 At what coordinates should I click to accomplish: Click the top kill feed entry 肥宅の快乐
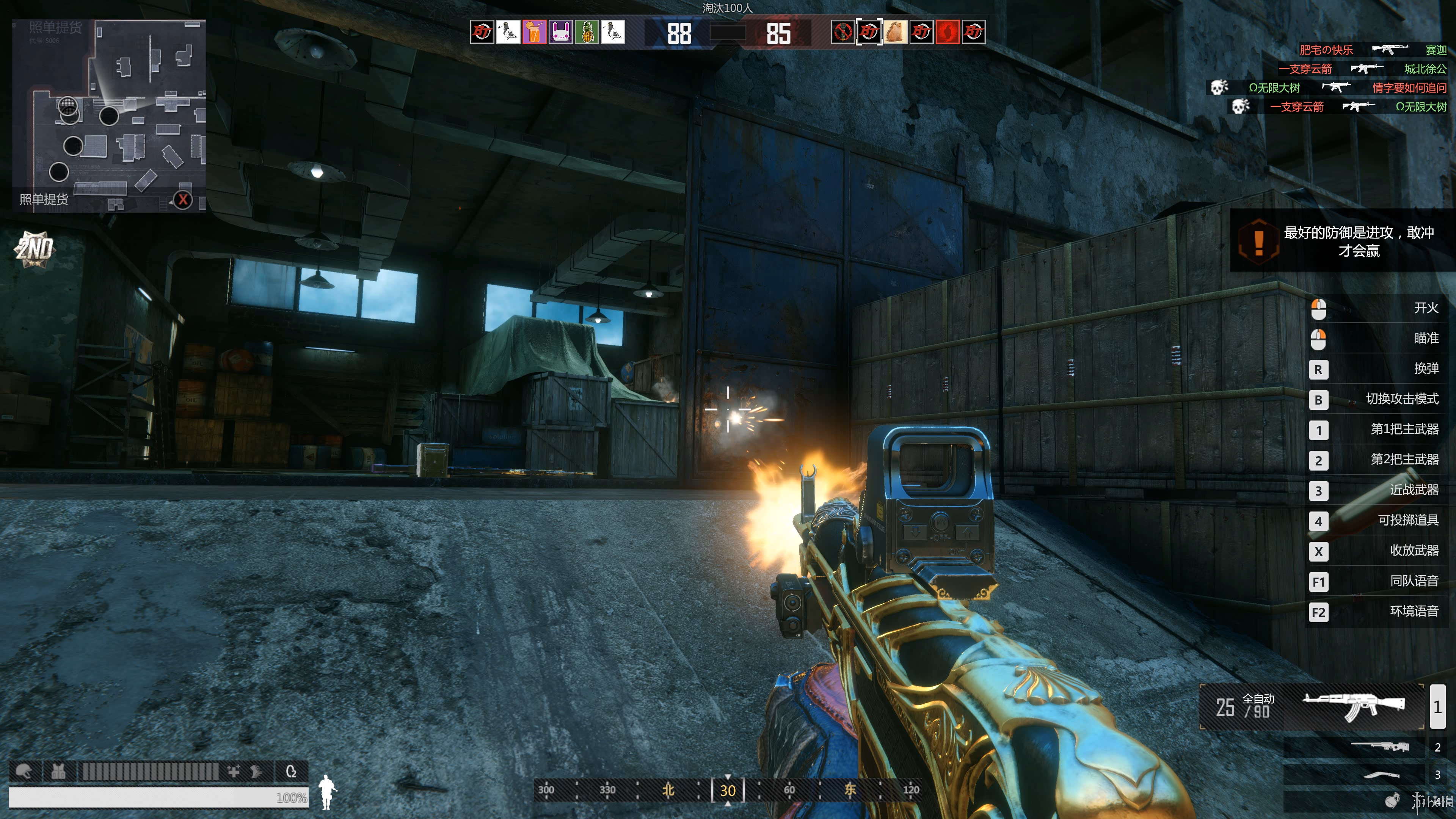1326,50
